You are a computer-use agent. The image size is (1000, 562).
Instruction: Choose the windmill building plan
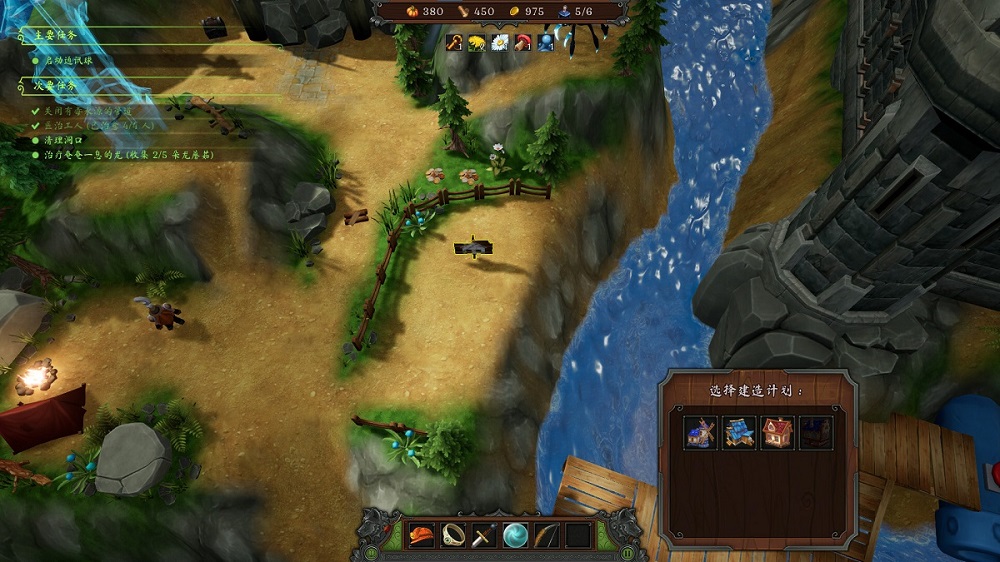coord(700,433)
